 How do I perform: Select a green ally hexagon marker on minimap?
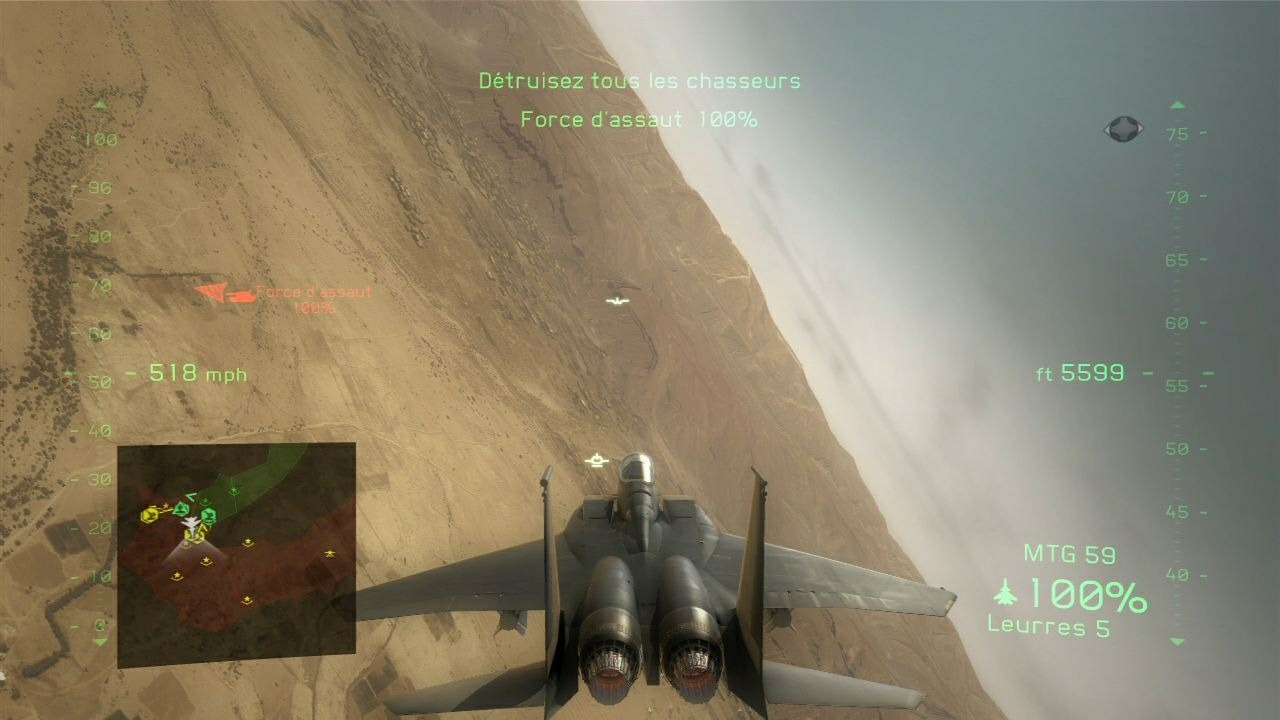208,515
